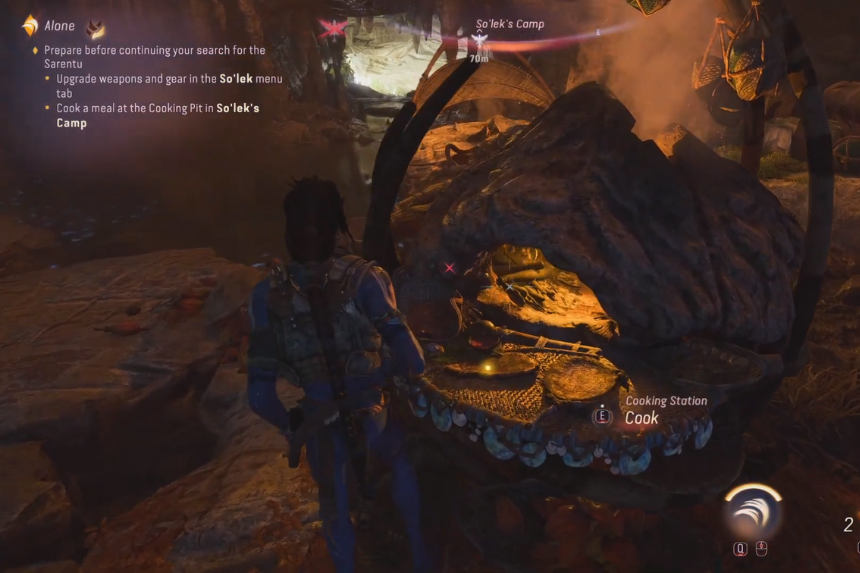Click the So'lek's Camp compass marker
Viewport: 860px width, 573px height.
coord(479,40)
